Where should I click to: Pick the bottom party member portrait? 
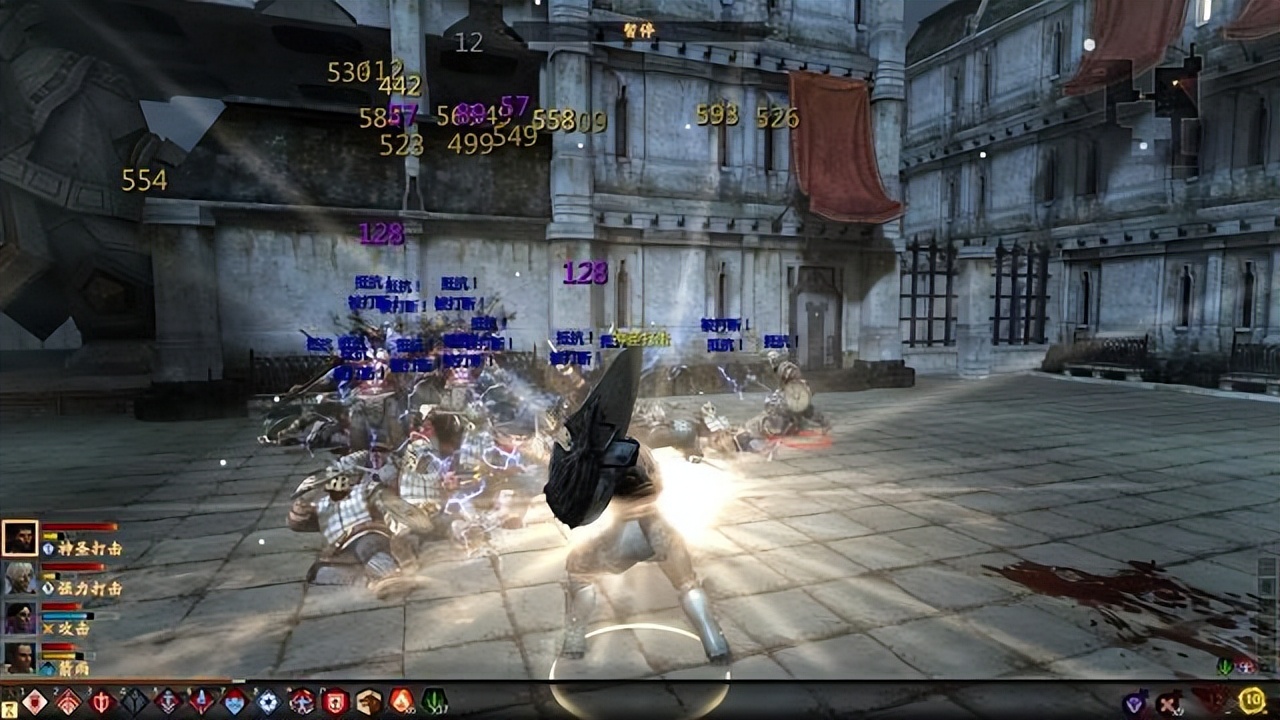pos(19,657)
